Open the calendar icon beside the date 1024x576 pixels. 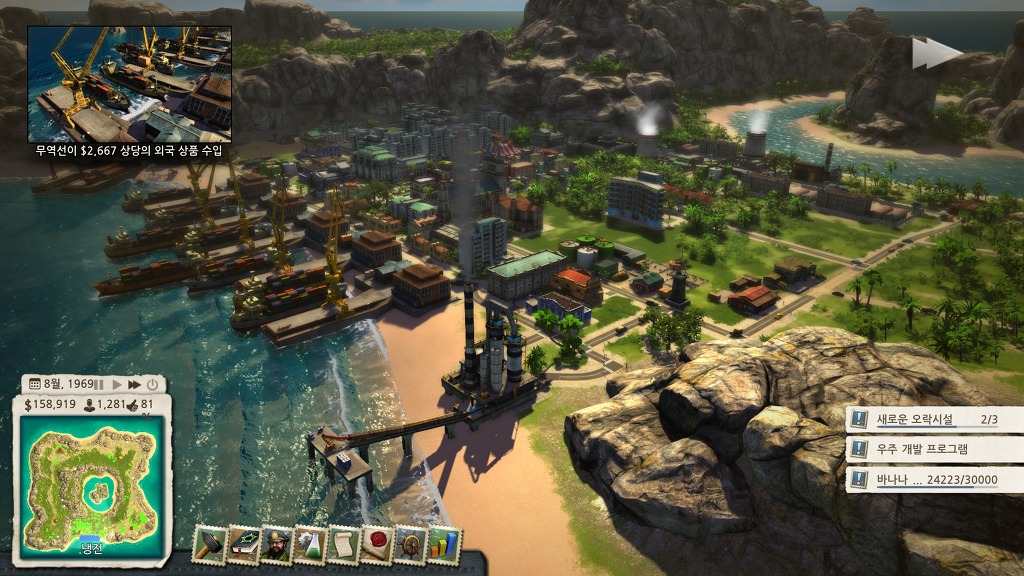(x=34, y=384)
